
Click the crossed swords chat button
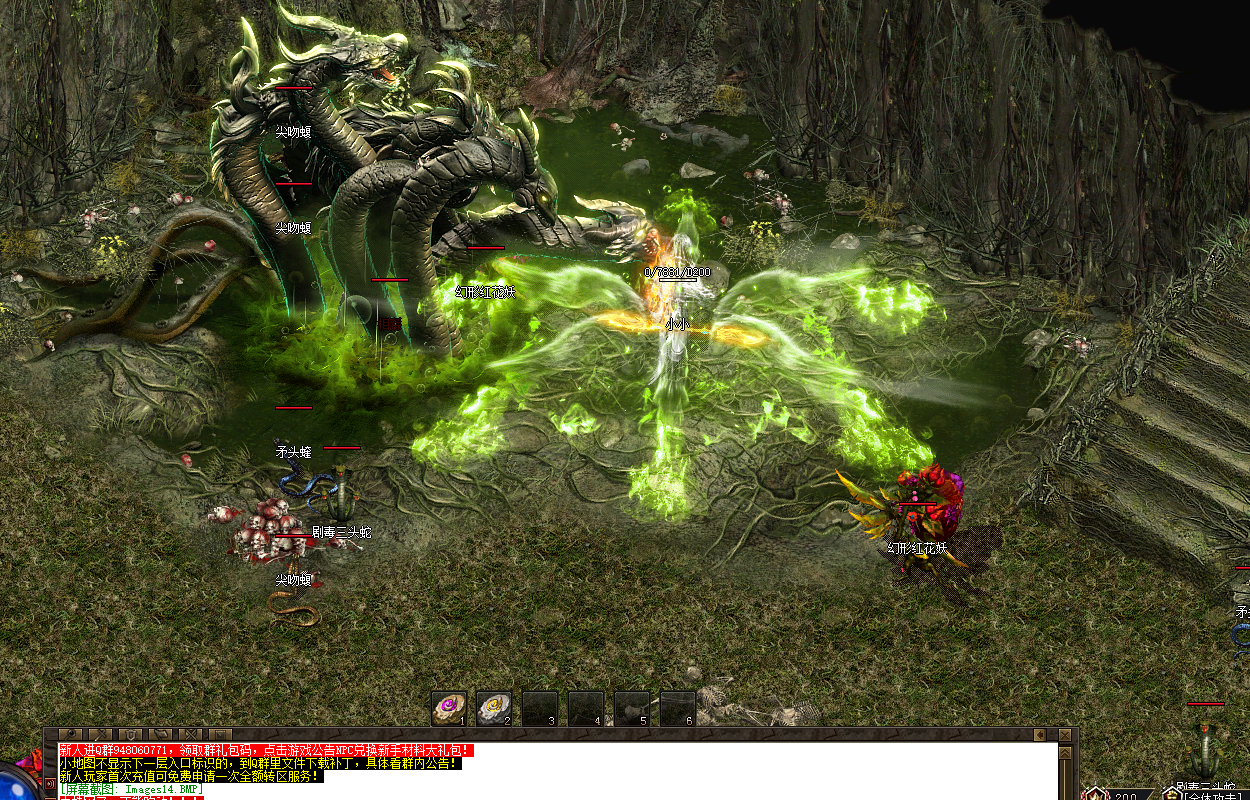(x=190, y=735)
